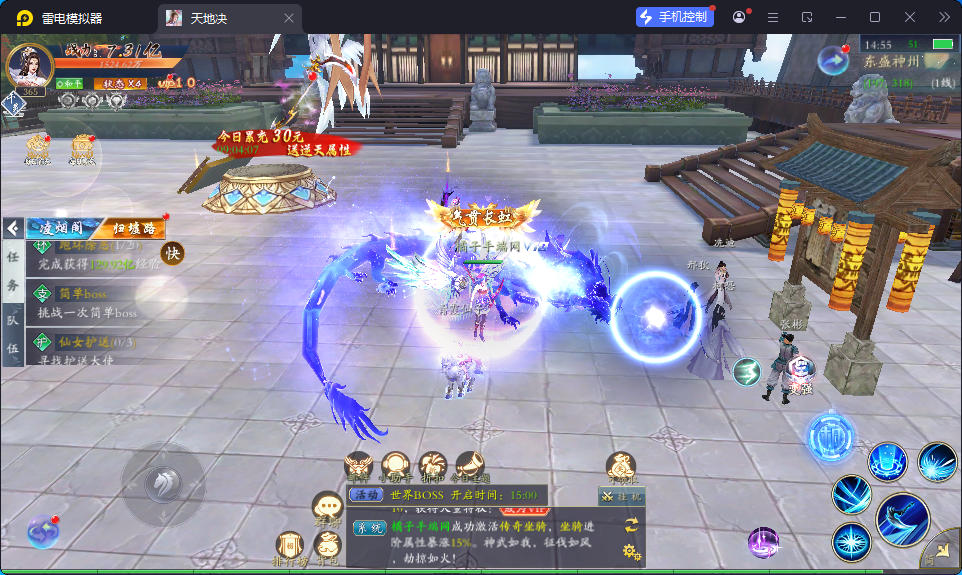Open the 排行榜 ranking icon
This screenshot has height=575, width=962.
point(290,545)
